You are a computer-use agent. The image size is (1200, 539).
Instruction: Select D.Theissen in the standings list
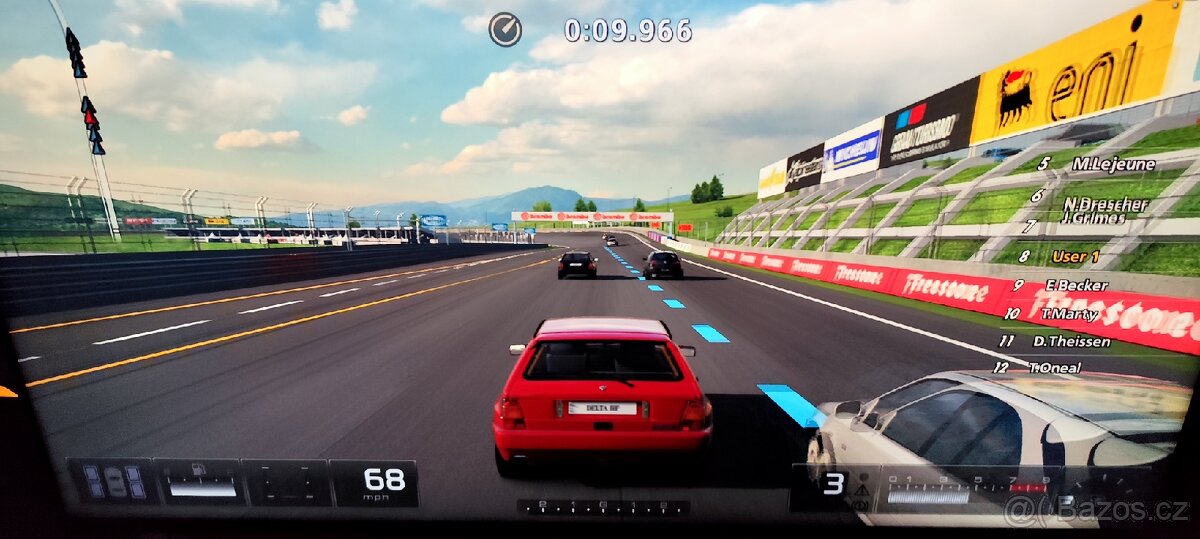1071,341
